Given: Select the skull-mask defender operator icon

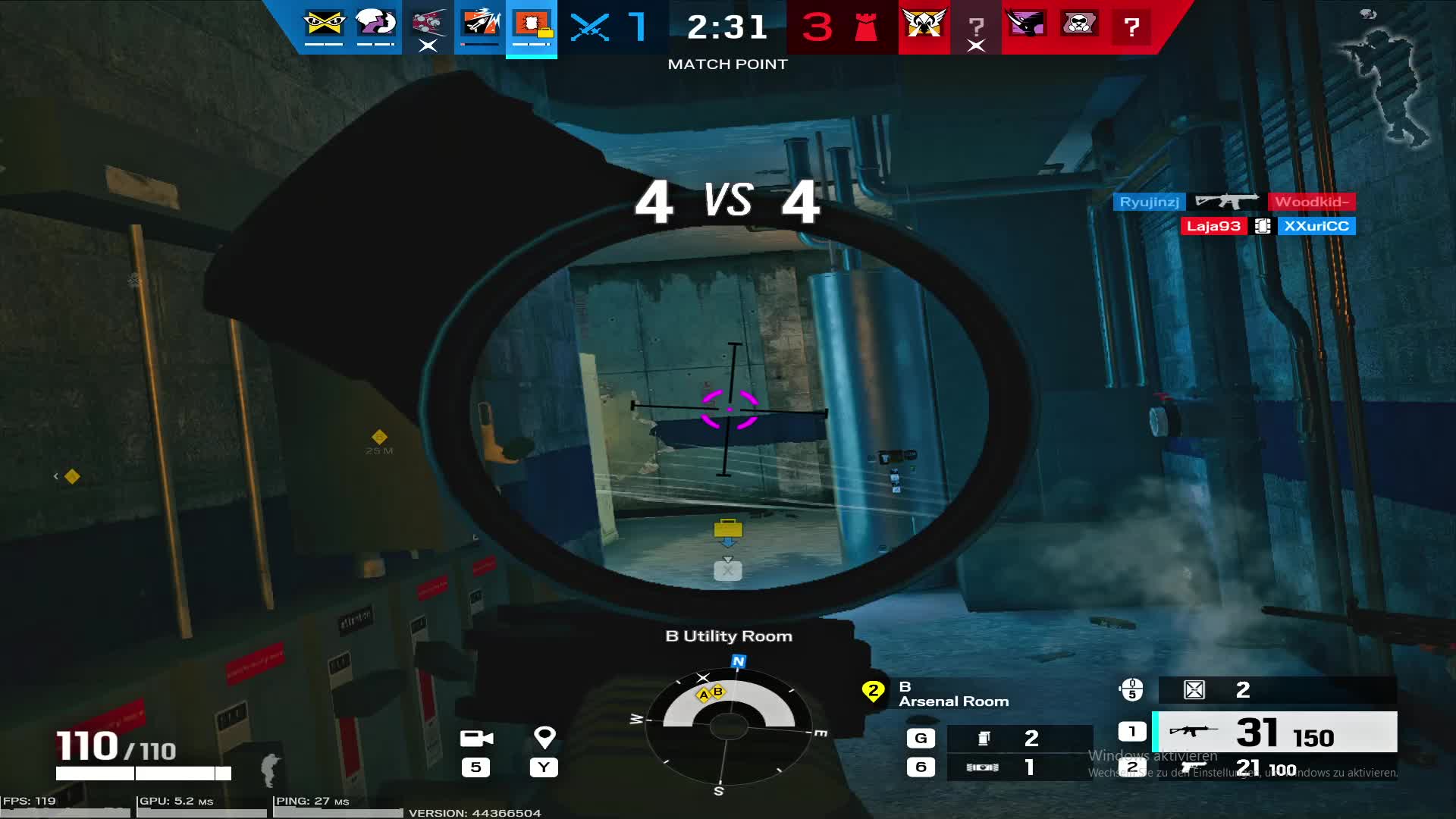Looking at the screenshot, I should [x=1080, y=24].
